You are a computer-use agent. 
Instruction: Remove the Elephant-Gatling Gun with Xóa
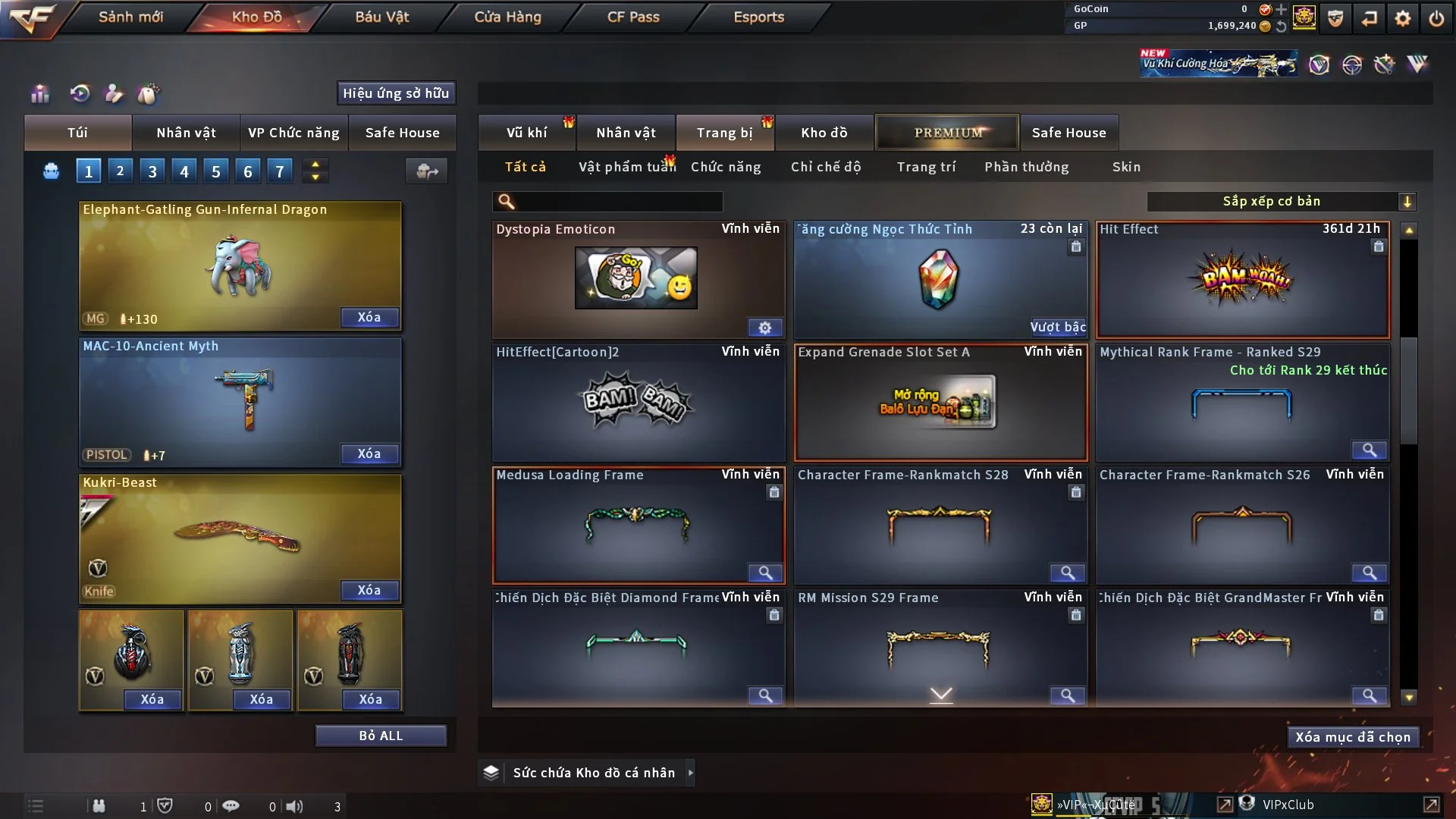click(x=369, y=317)
